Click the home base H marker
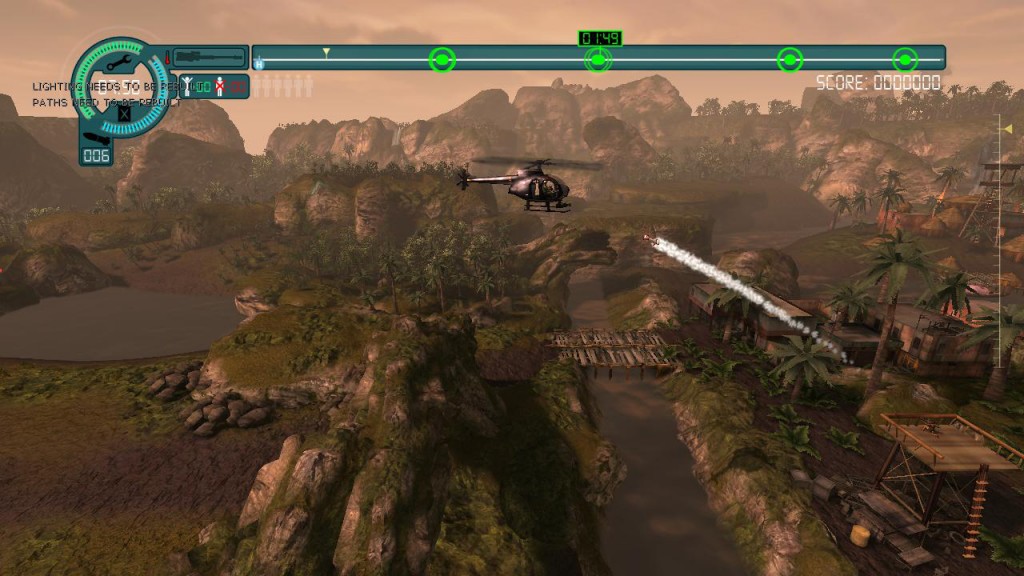The image size is (1024, 576). tap(259, 64)
